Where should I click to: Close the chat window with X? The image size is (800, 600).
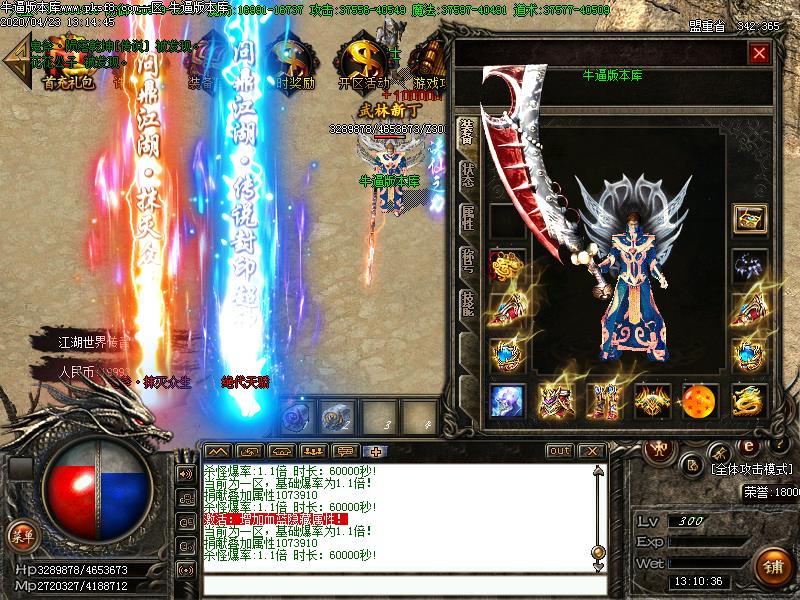tap(591, 451)
